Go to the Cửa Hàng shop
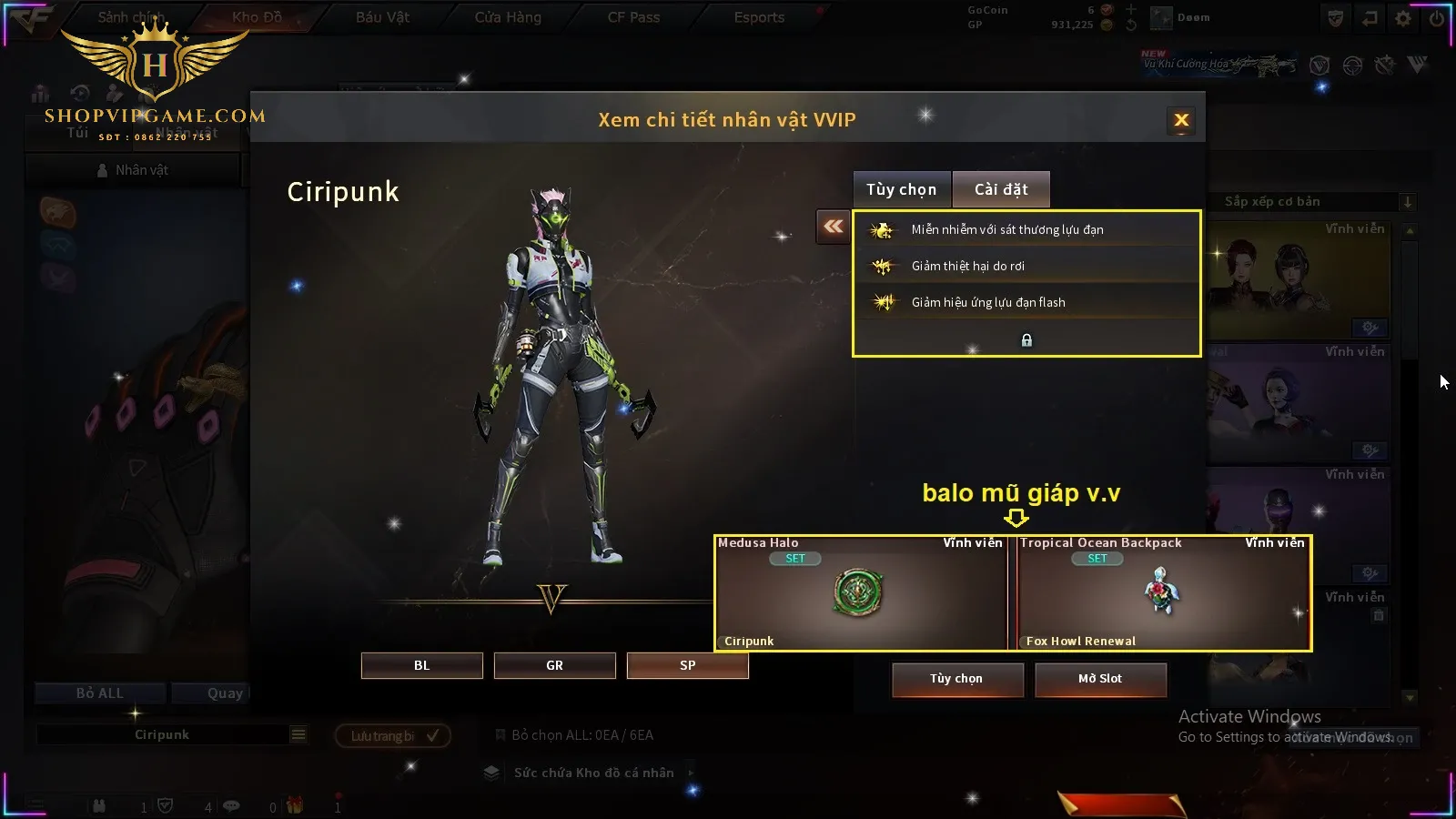 pyautogui.click(x=508, y=17)
